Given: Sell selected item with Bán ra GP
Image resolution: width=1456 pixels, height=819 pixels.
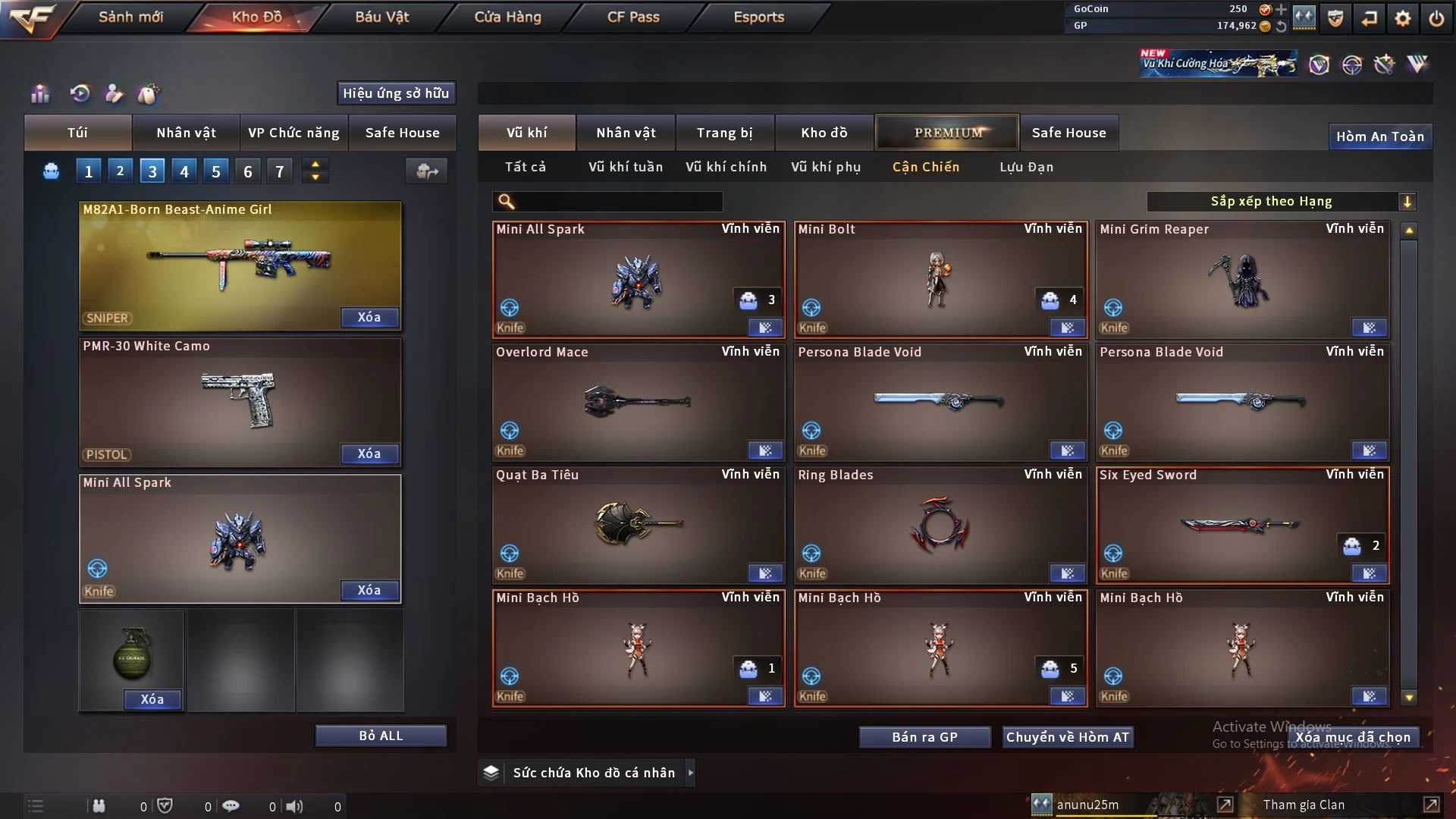Looking at the screenshot, I should point(924,737).
